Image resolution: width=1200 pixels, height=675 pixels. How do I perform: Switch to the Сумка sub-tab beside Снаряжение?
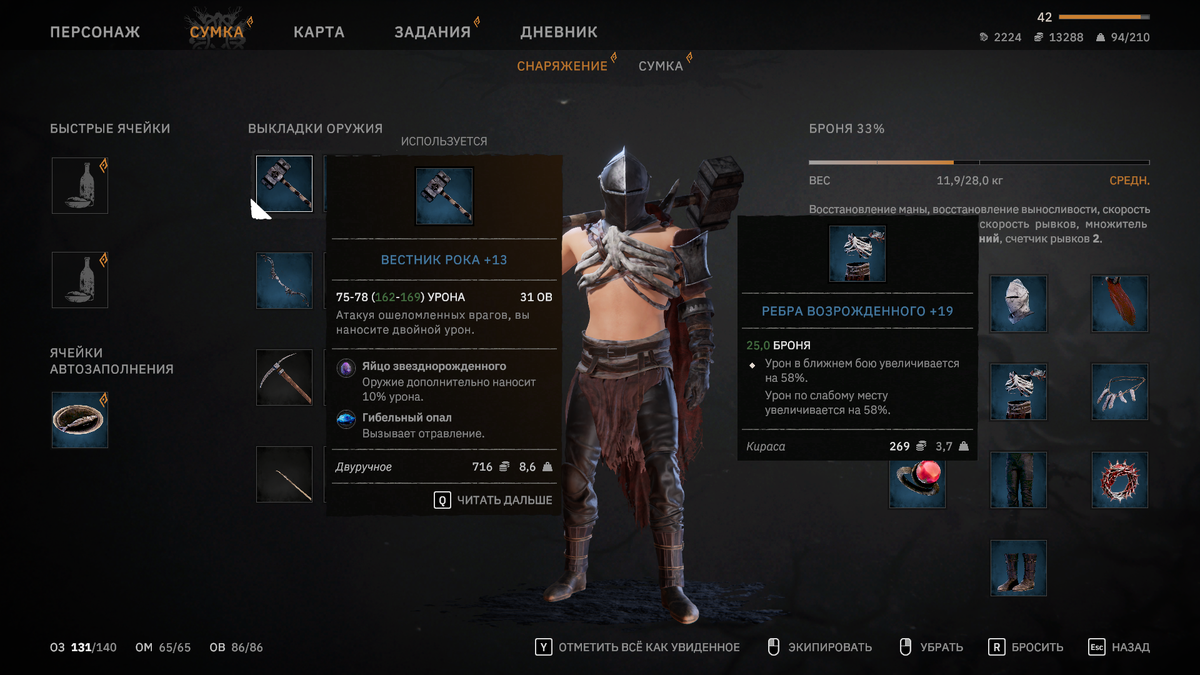point(661,66)
